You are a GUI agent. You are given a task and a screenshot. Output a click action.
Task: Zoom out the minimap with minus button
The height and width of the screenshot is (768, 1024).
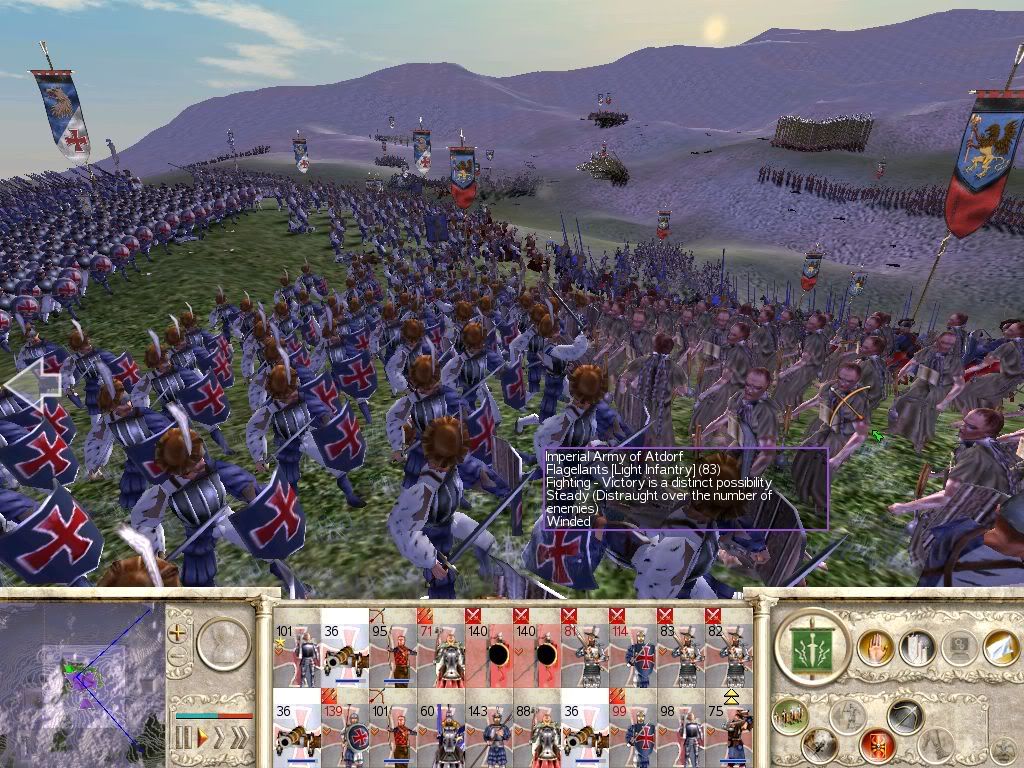coord(178,657)
